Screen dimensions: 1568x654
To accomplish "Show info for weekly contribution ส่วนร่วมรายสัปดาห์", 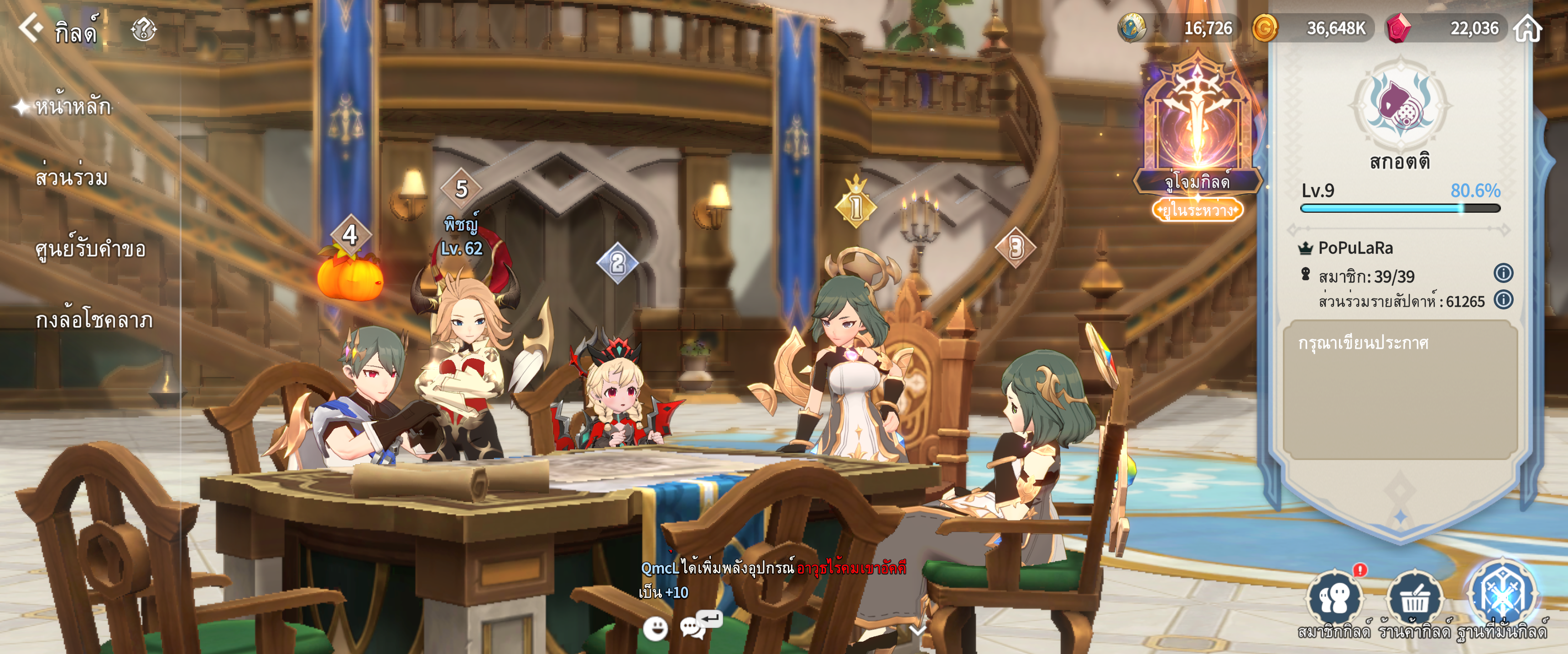I will coord(1503,299).
